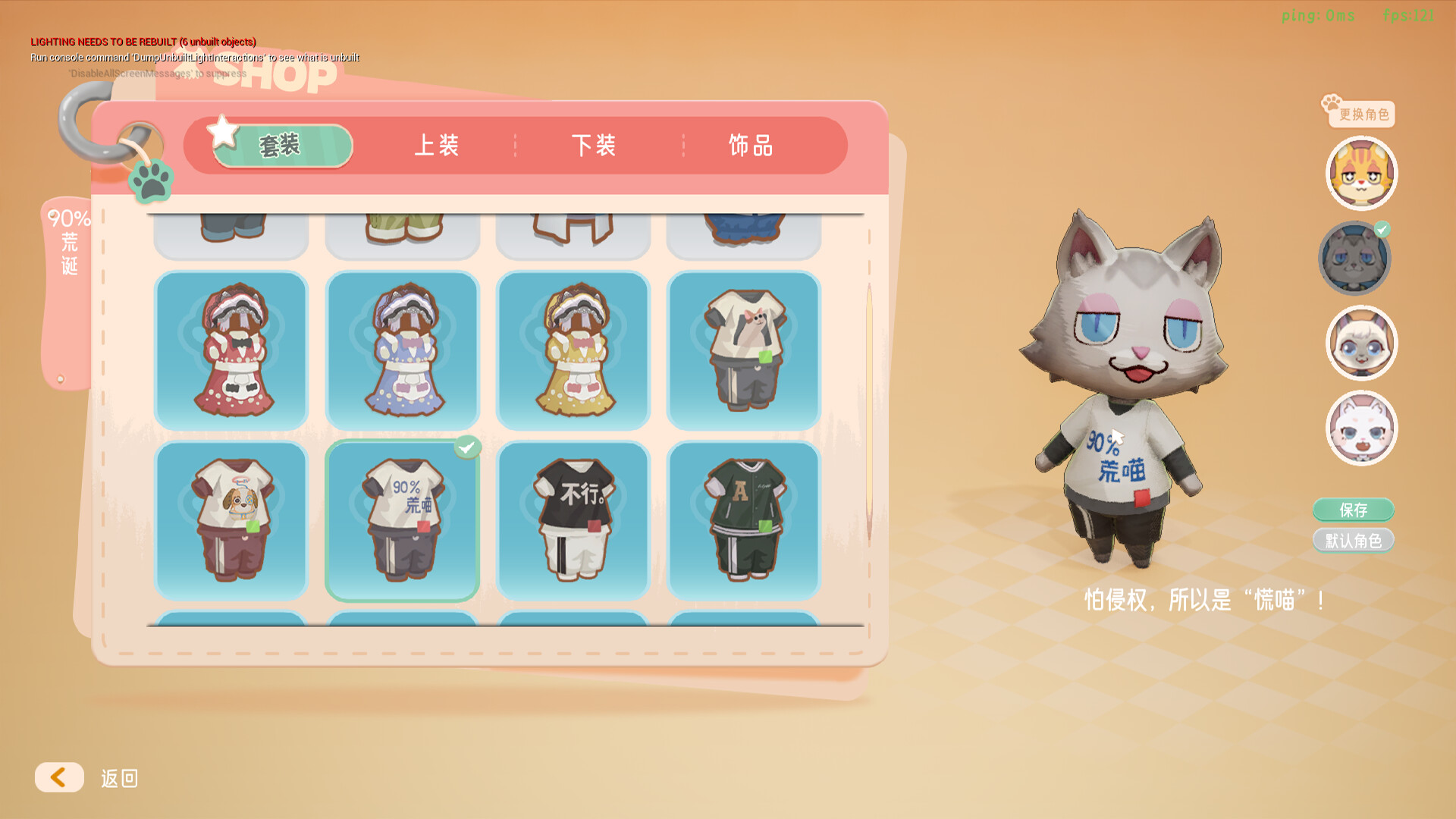This screenshot has width=1456, height=819.
Task: Click the green paw tag on the shop binder
Action: coord(150,180)
